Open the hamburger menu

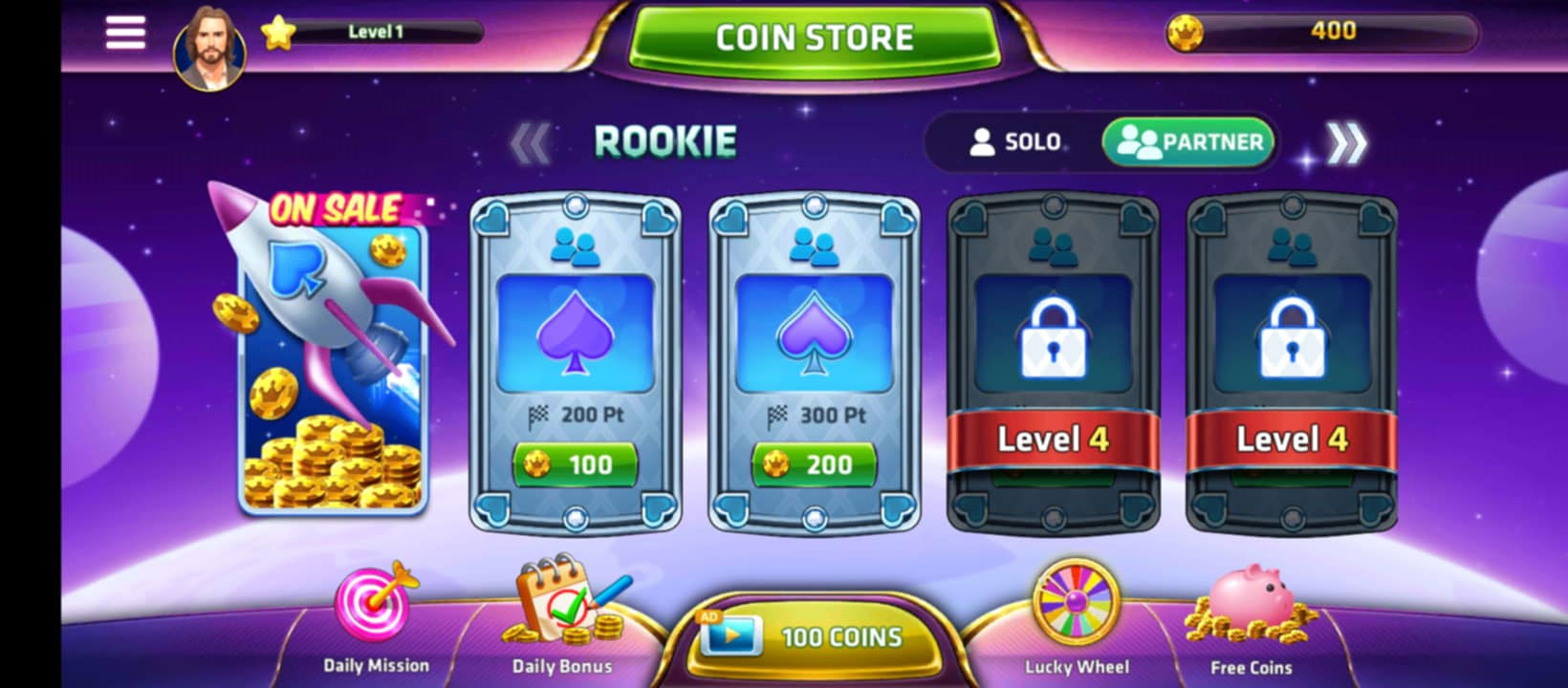click(123, 32)
